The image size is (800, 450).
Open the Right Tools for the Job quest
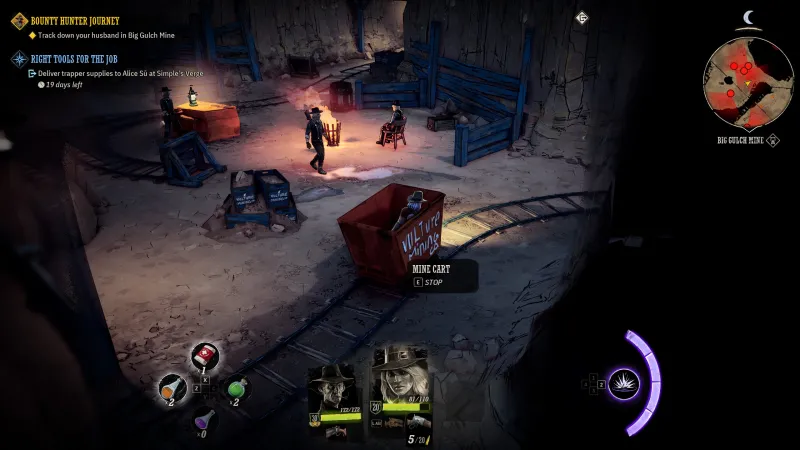click(76, 58)
